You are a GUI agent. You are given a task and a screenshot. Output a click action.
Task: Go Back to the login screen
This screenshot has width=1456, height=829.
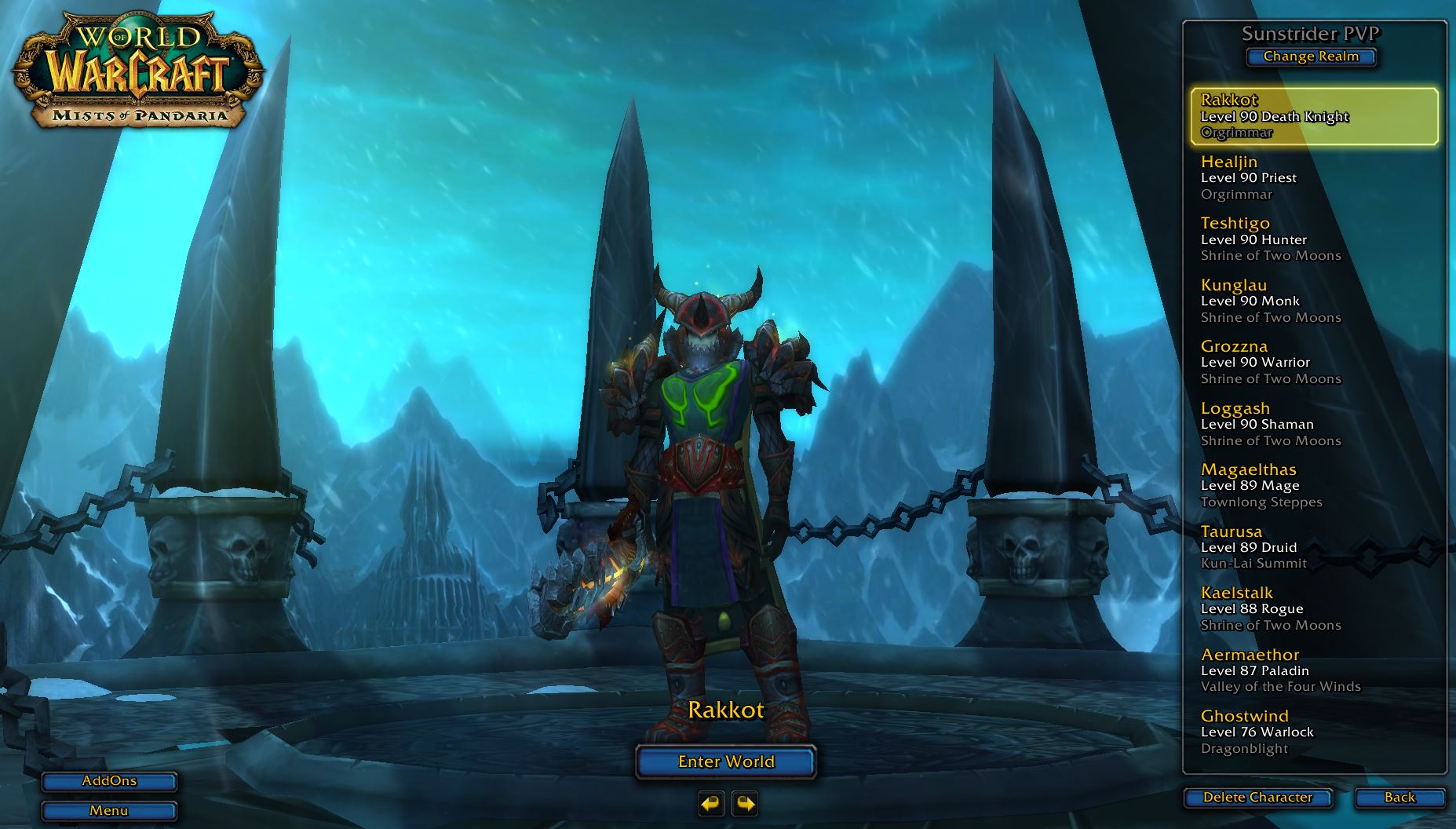pos(1399,798)
